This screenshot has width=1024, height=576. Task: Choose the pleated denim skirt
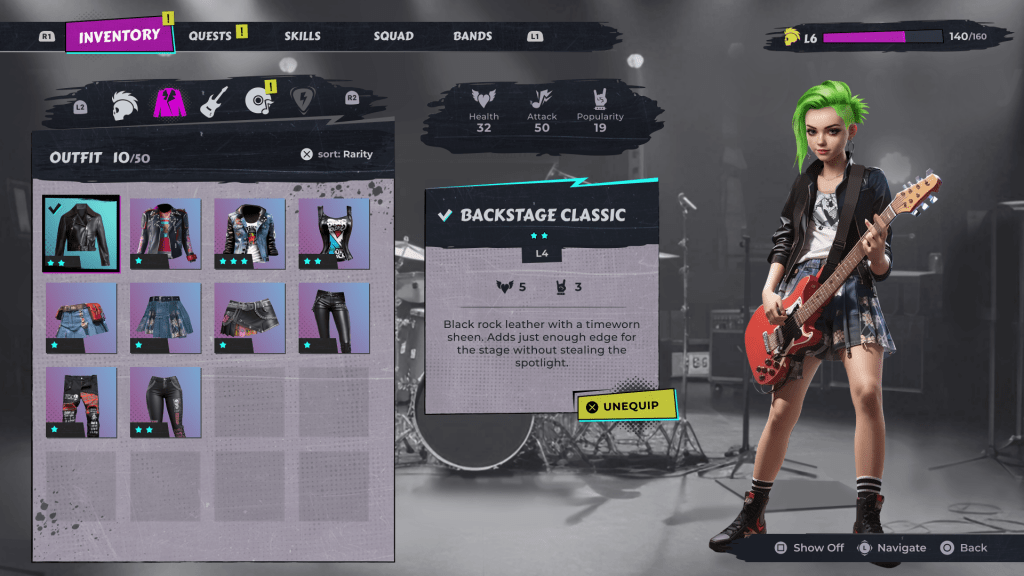click(165, 317)
